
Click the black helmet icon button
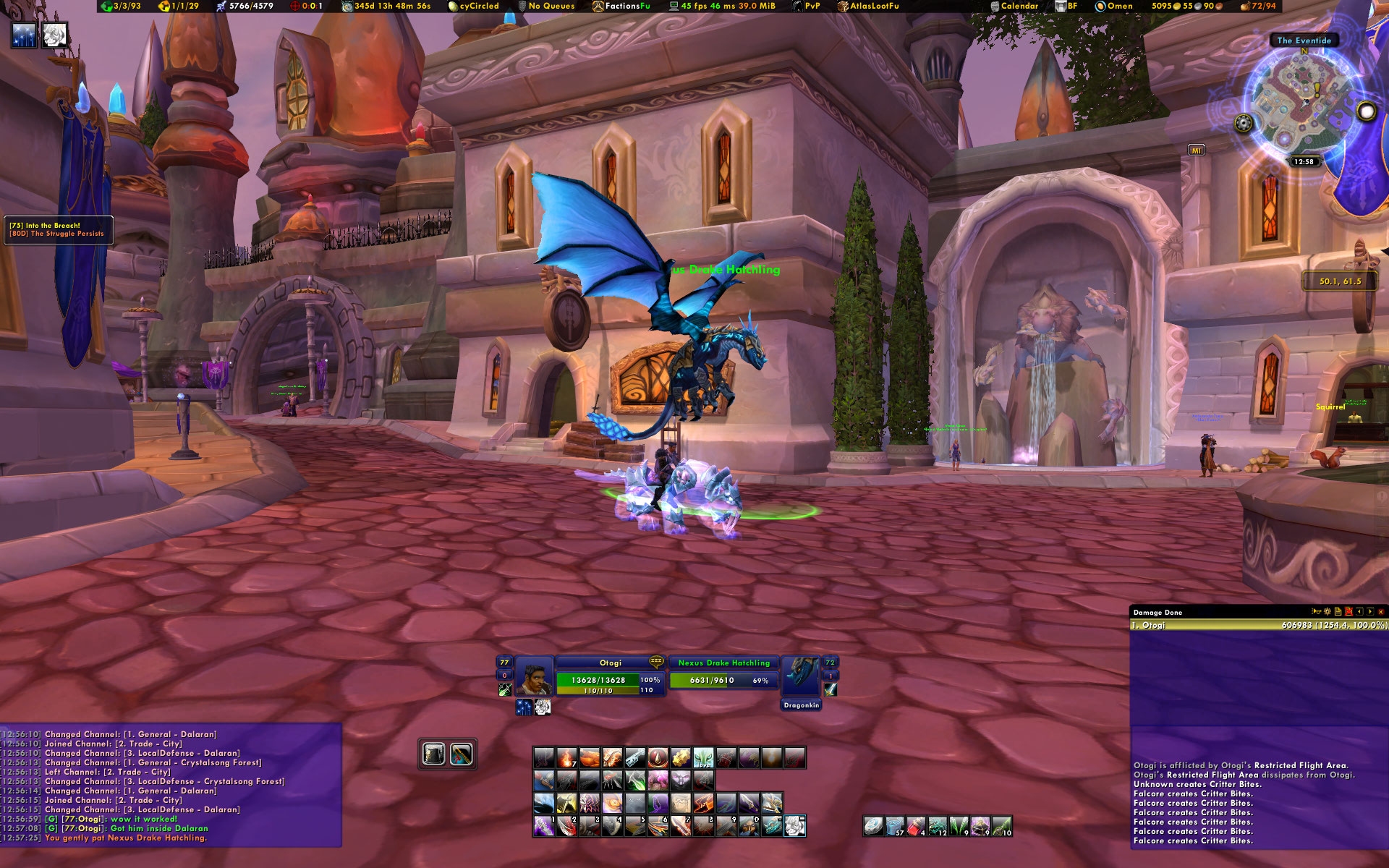pyautogui.click(x=434, y=754)
